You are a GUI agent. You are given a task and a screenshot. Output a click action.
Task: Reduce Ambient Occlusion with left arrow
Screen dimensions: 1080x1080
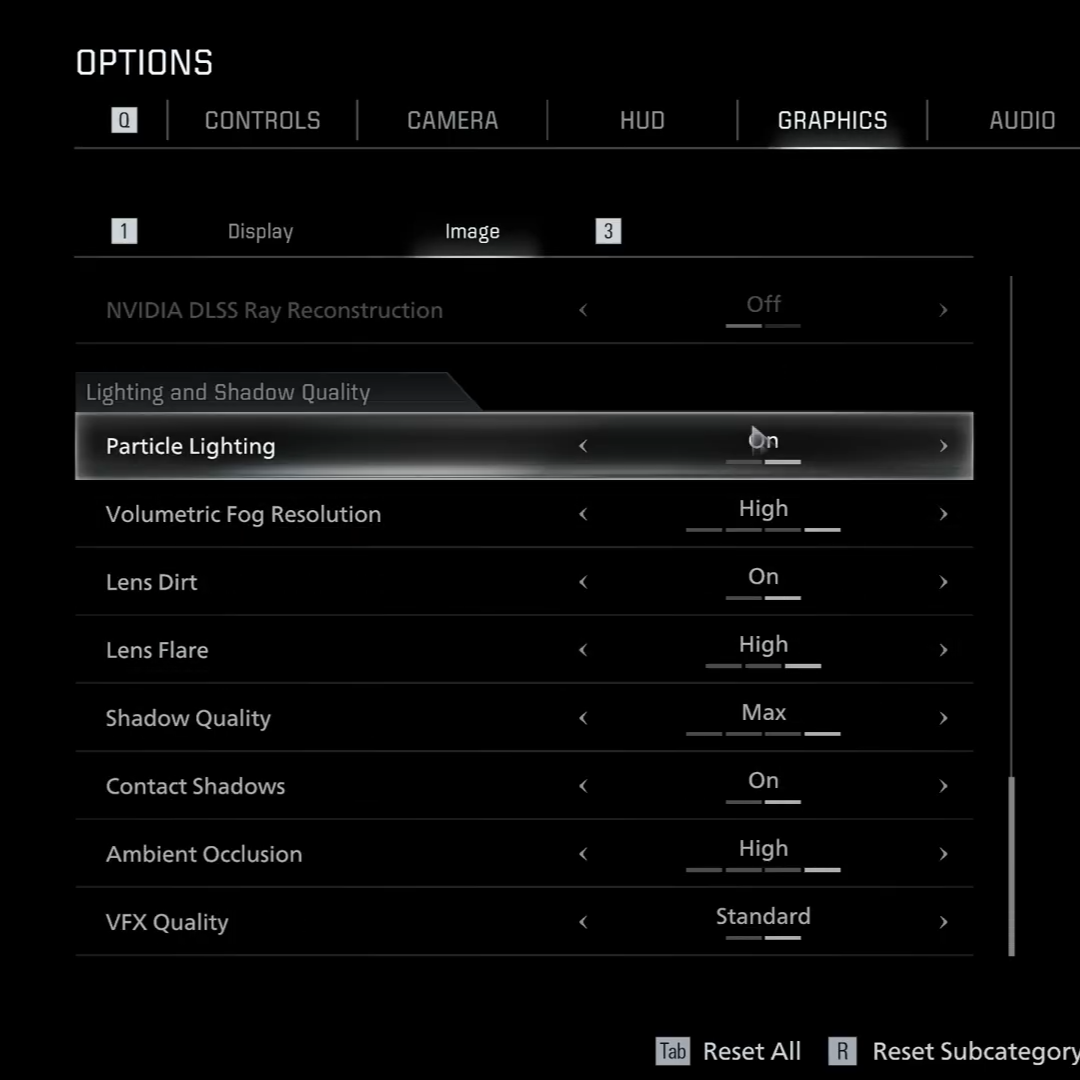coord(583,854)
